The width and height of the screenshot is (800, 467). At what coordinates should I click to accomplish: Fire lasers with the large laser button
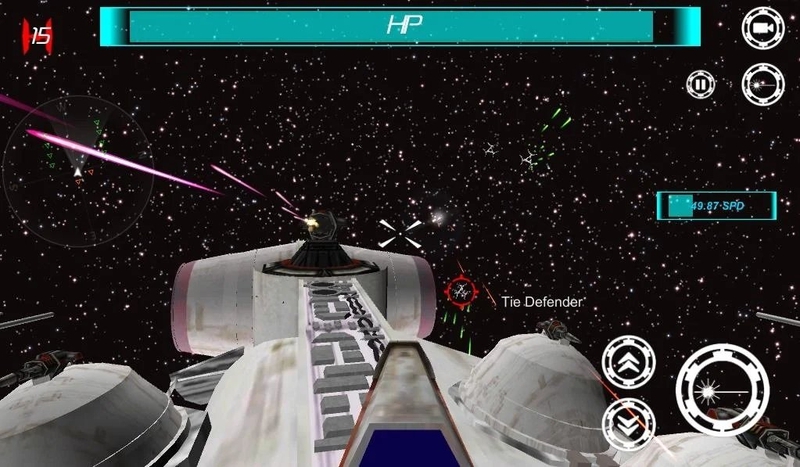click(x=722, y=389)
